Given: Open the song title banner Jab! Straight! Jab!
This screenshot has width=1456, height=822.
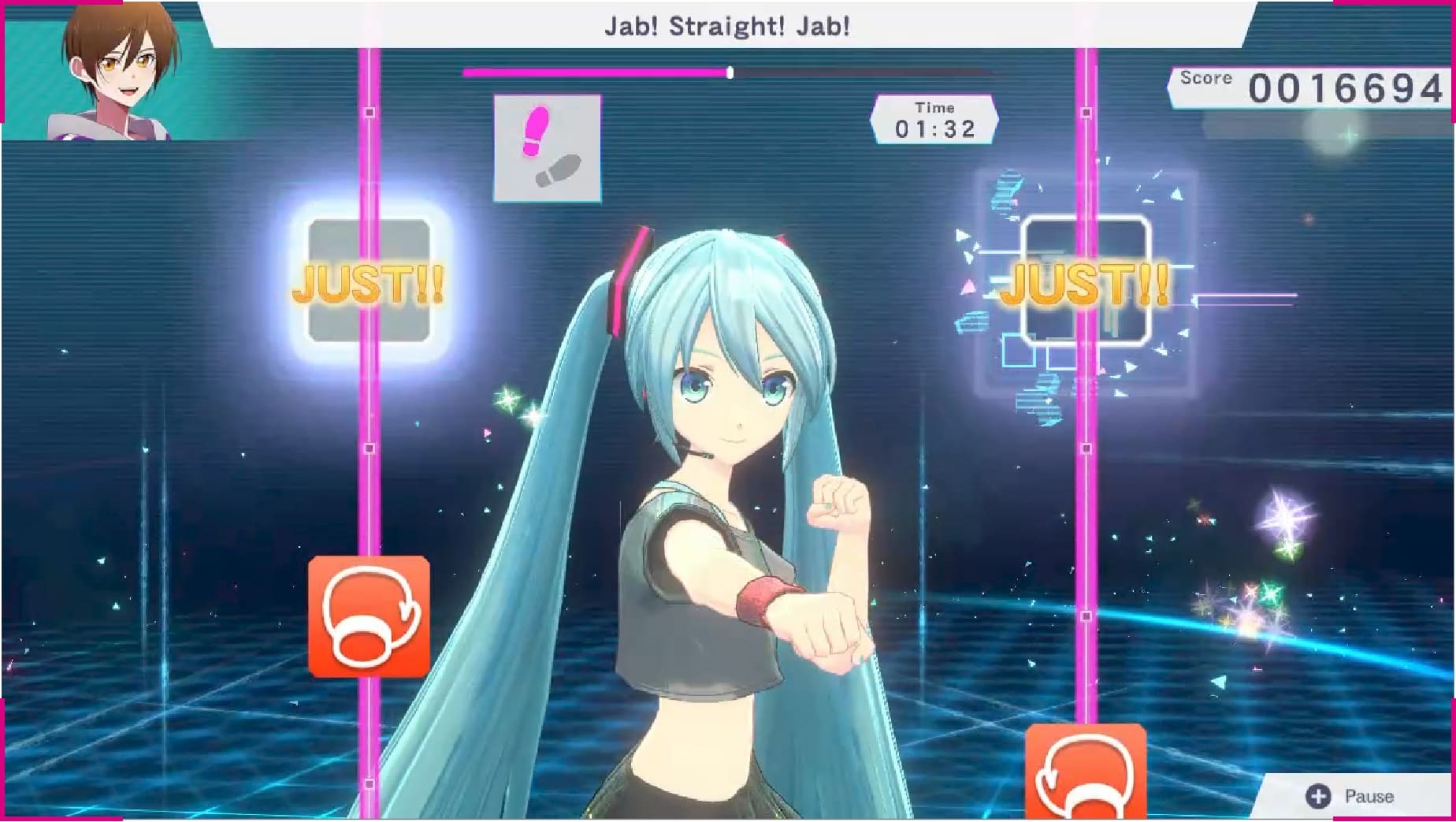Looking at the screenshot, I should pos(726,25).
